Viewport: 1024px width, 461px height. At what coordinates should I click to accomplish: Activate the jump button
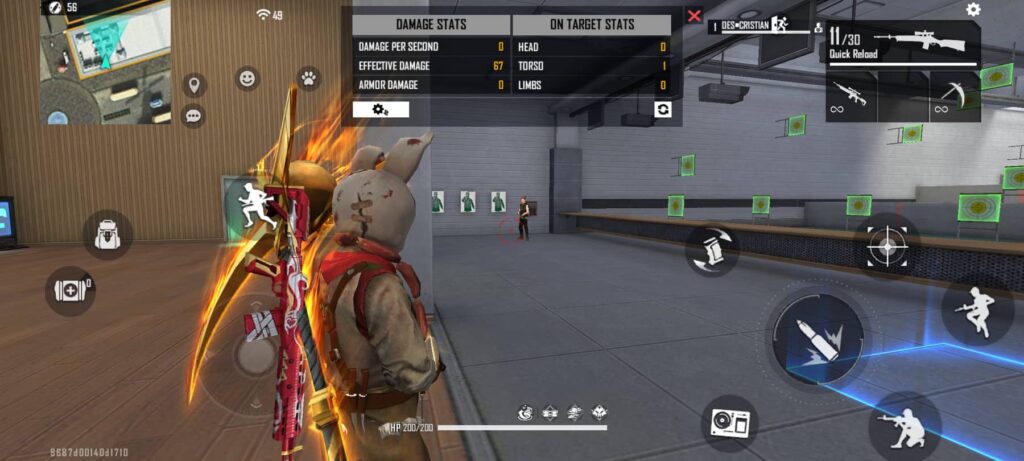click(976, 311)
